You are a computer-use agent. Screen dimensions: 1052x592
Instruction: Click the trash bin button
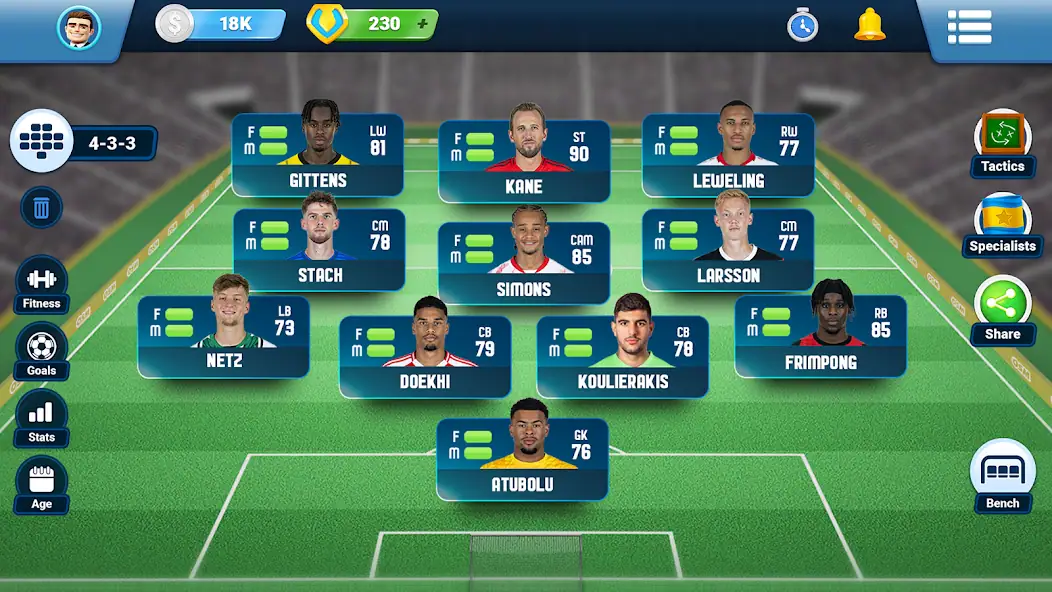[x=41, y=208]
